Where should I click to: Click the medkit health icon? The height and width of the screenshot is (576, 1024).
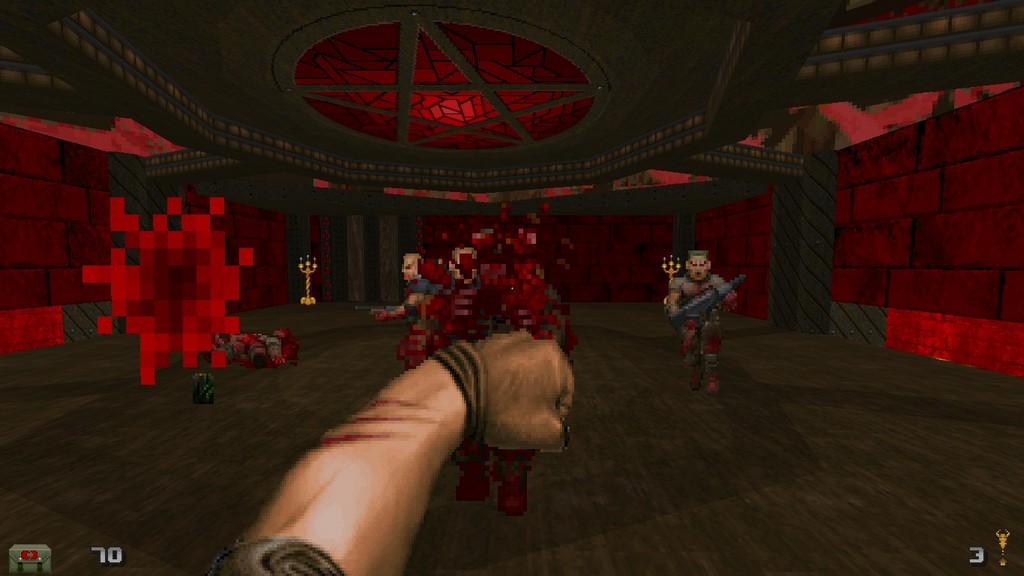[30, 556]
